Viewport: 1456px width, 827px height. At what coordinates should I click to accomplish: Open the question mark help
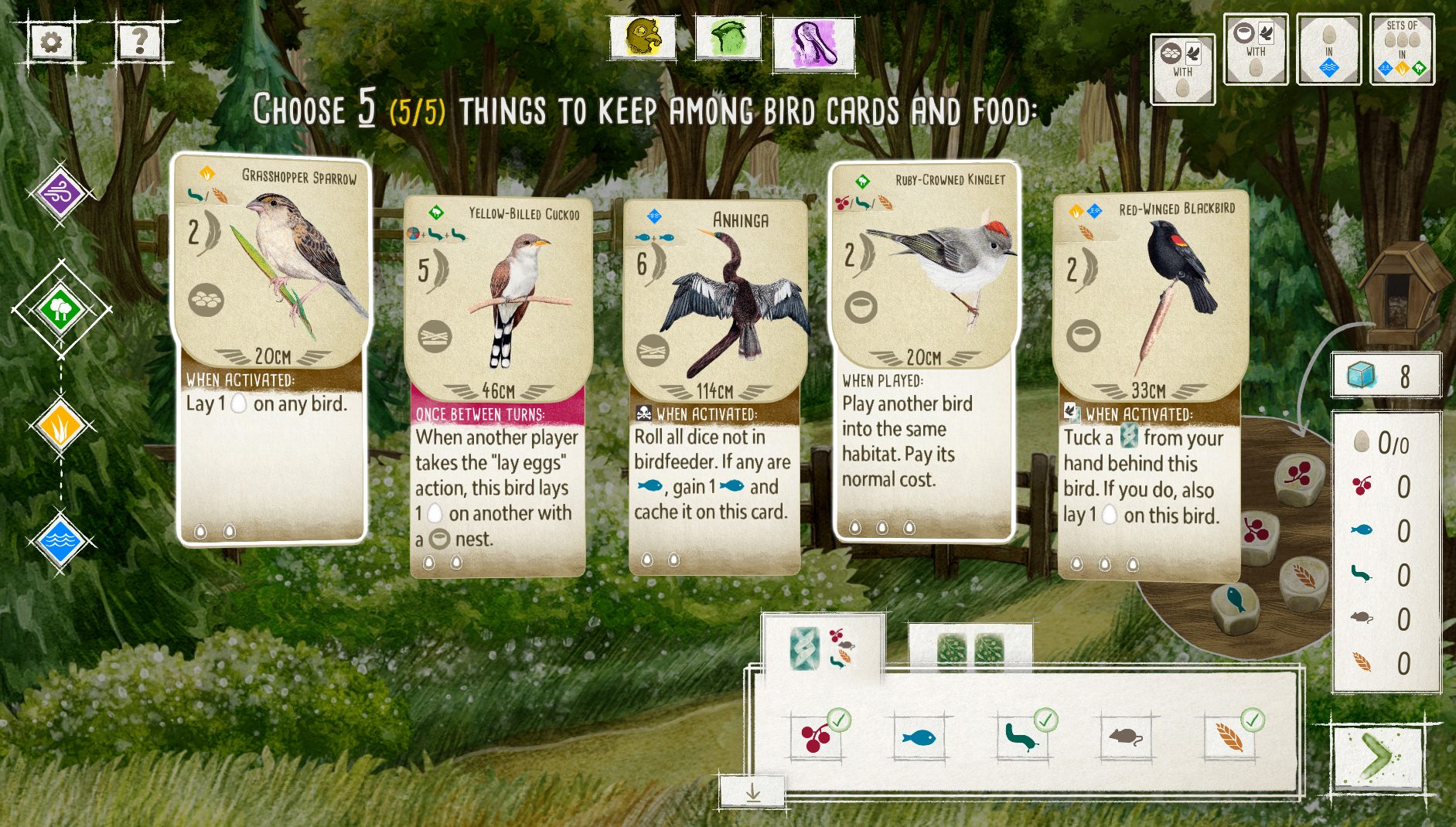click(x=139, y=42)
